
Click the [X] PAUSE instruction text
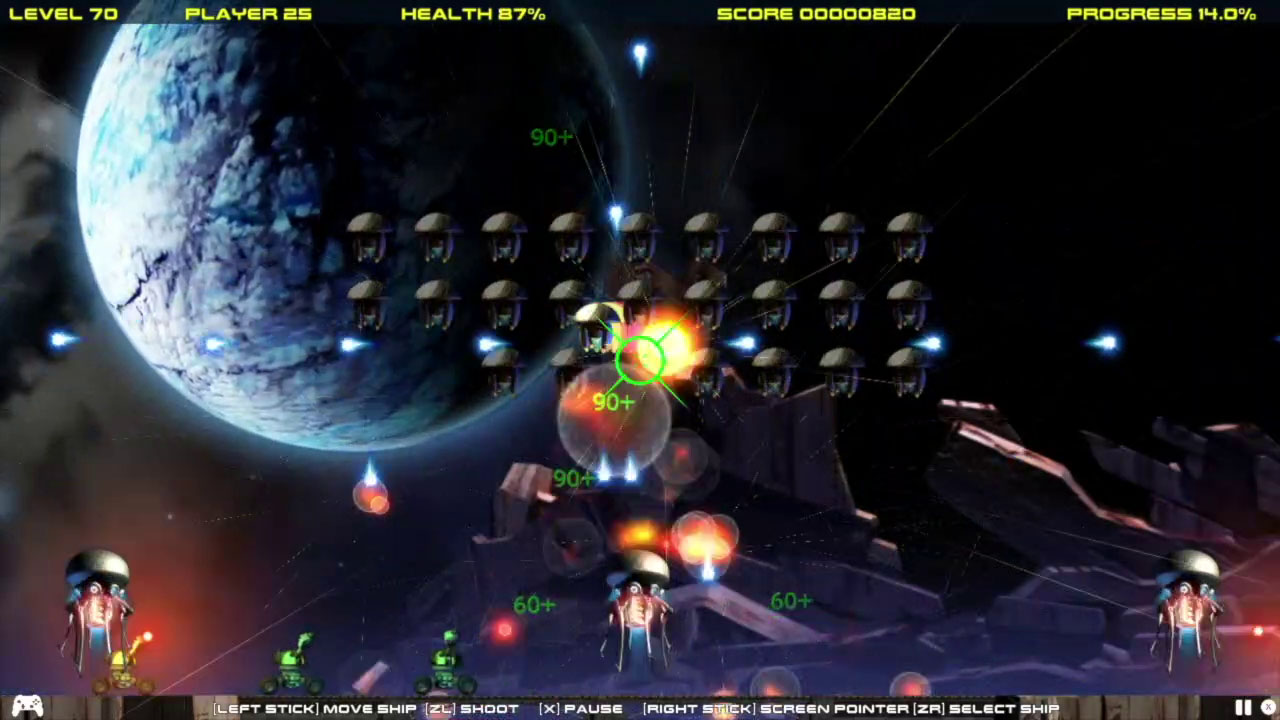578,708
